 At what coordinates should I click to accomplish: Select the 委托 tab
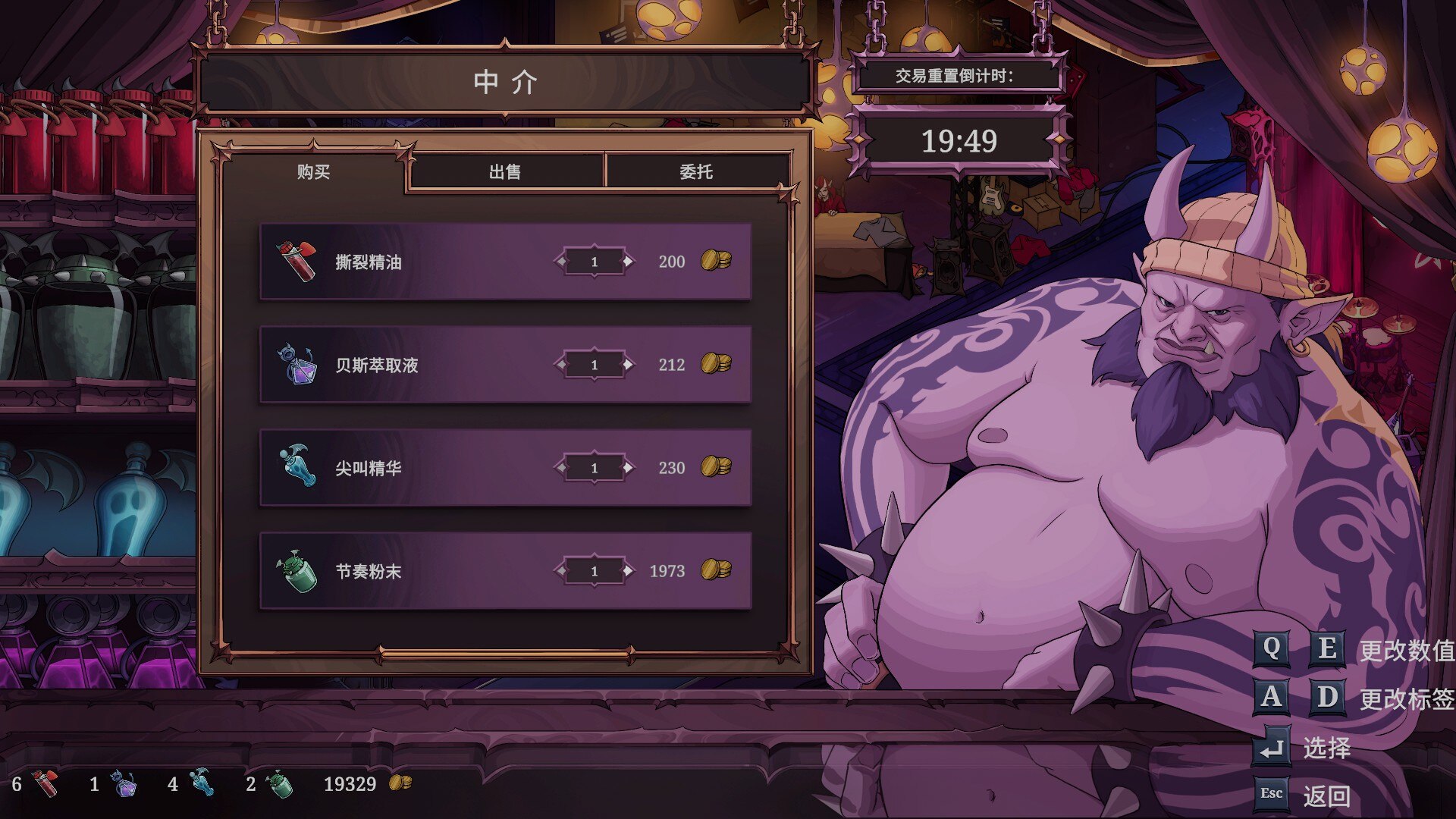[x=696, y=172]
